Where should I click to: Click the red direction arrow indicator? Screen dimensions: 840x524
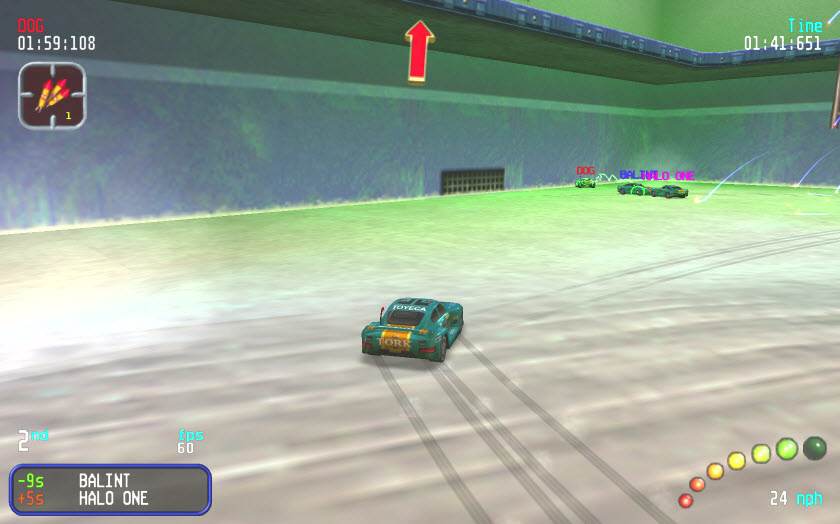coord(418,52)
